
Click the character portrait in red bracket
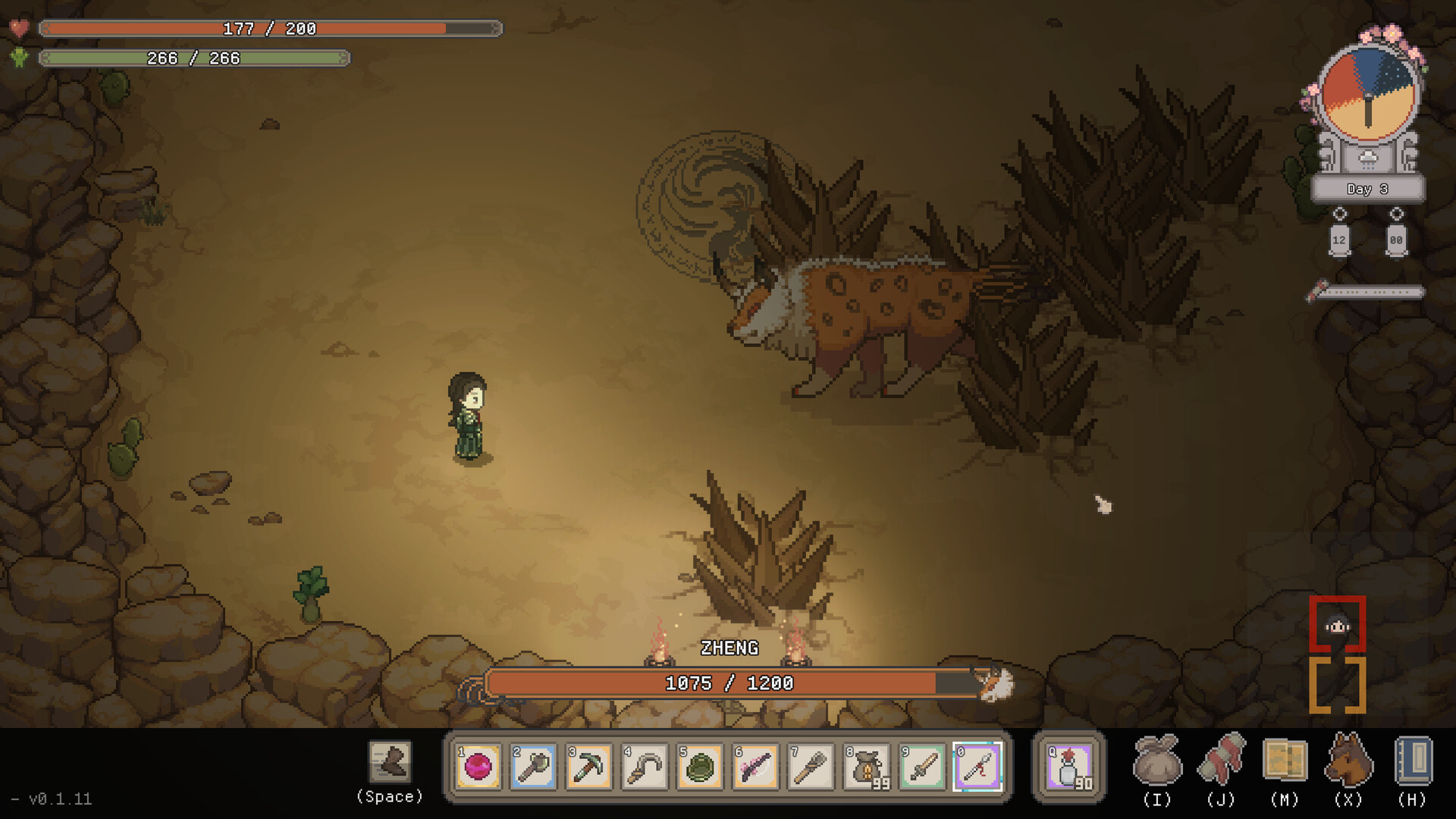tap(1337, 626)
